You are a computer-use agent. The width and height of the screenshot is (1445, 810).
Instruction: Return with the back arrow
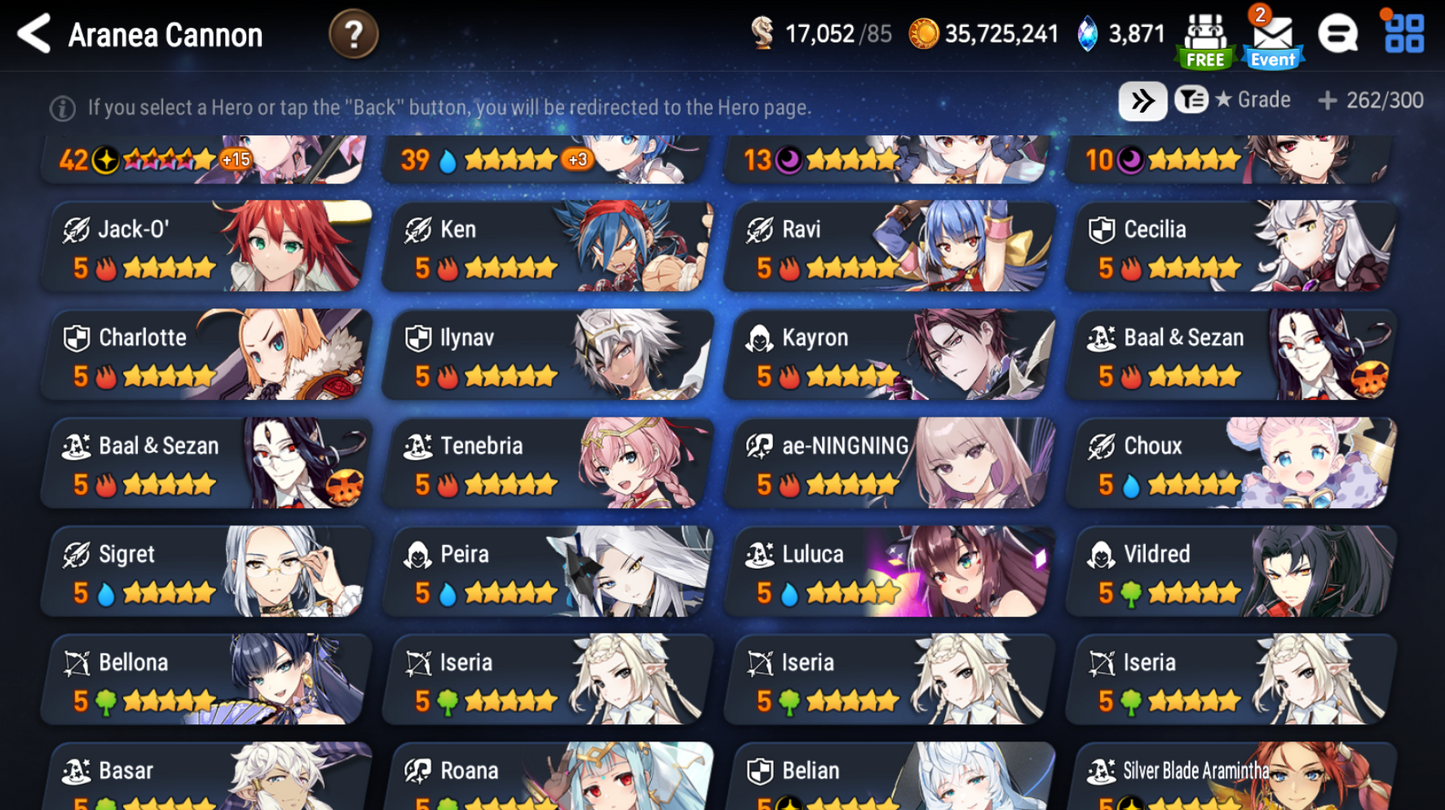pos(32,33)
